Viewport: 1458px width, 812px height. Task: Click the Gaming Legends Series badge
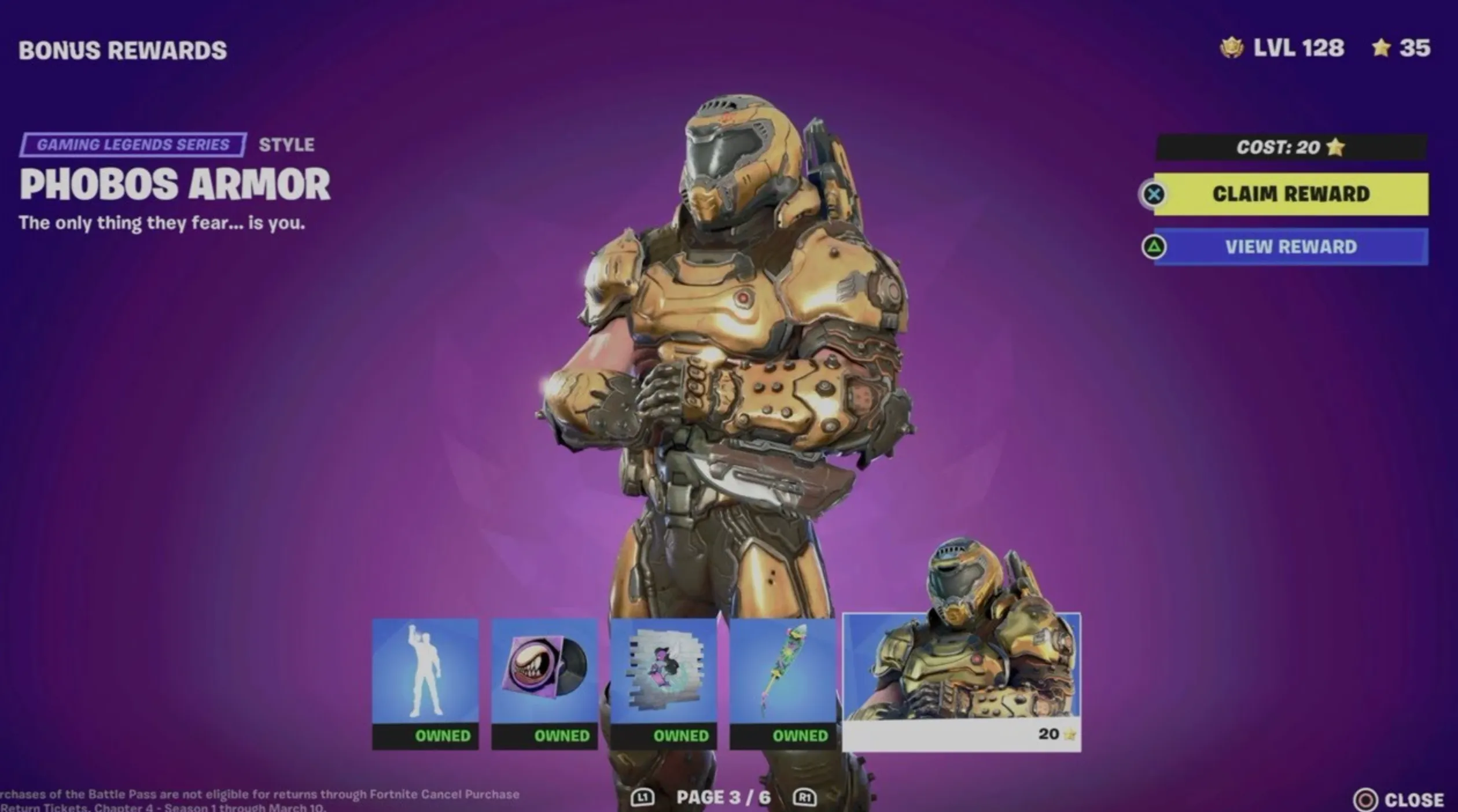(x=134, y=144)
